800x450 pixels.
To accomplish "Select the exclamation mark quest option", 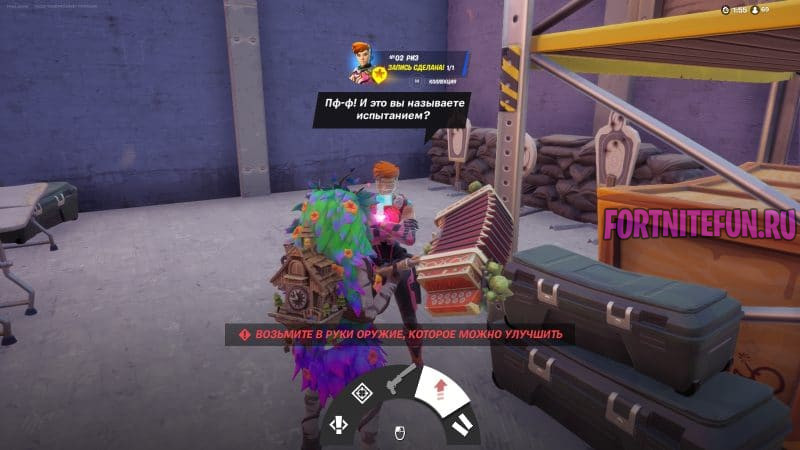I will click(338, 425).
